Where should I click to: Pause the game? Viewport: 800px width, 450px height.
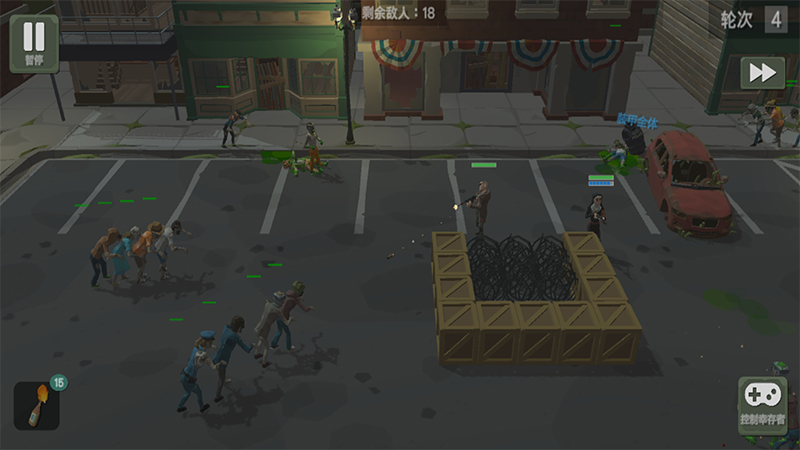tap(34, 42)
